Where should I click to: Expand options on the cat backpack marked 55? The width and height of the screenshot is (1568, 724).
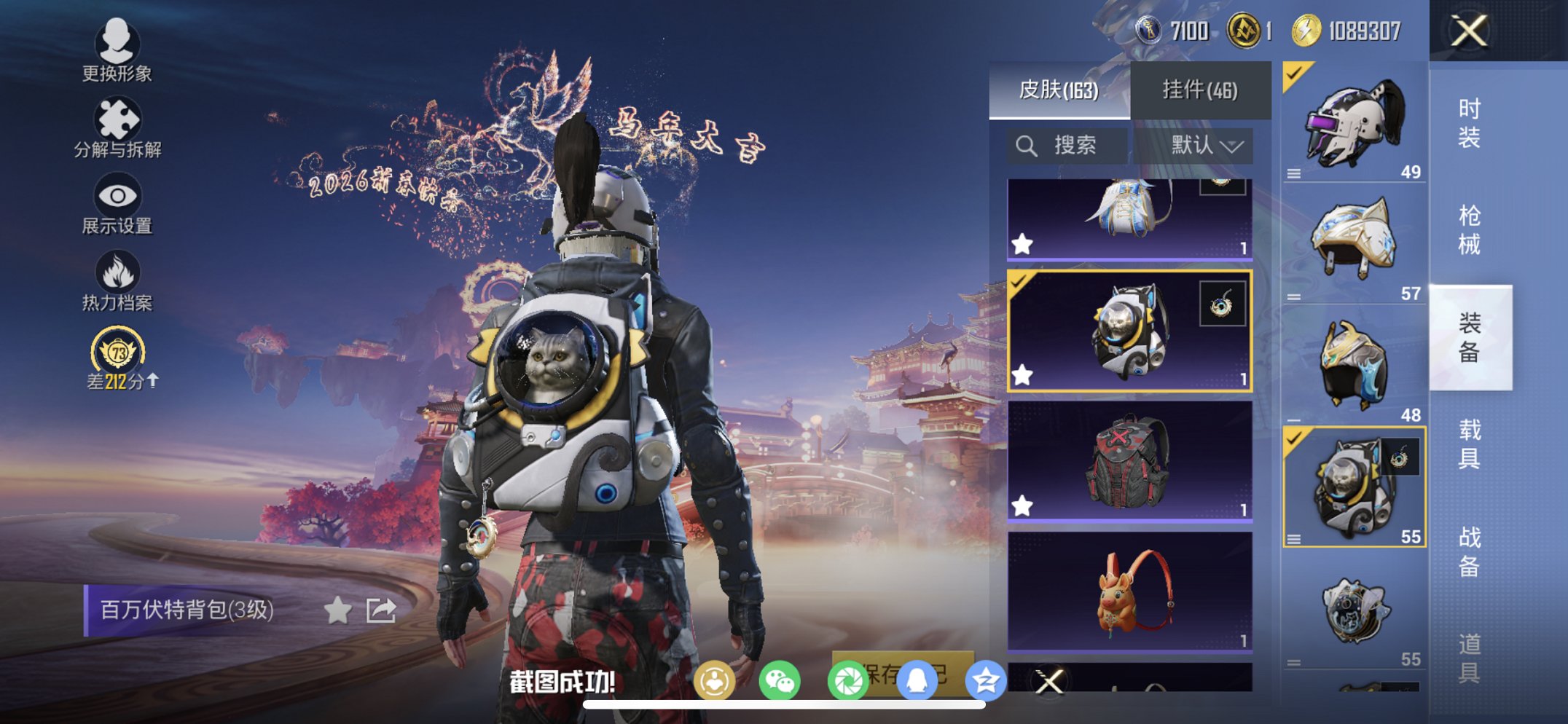point(1295,539)
